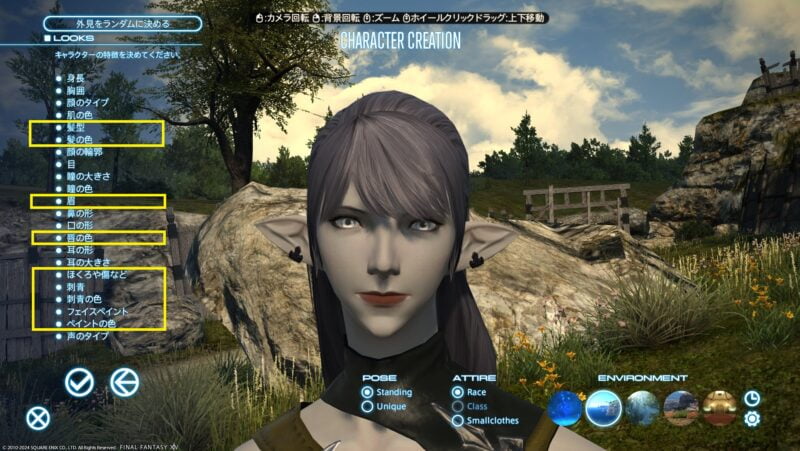Open the gear settings icon

click(752, 419)
